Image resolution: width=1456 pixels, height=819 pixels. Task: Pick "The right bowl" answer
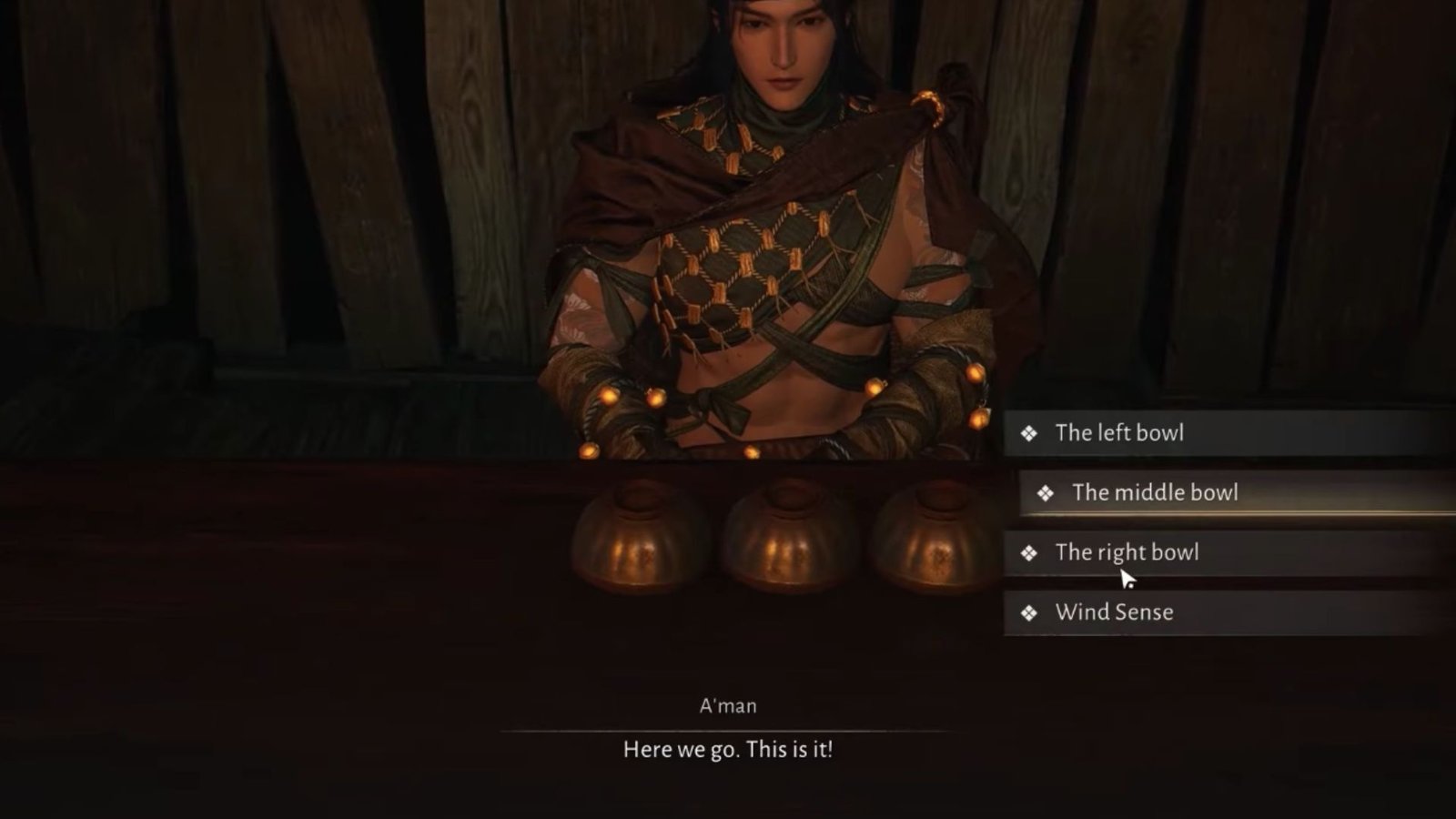point(1127,552)
